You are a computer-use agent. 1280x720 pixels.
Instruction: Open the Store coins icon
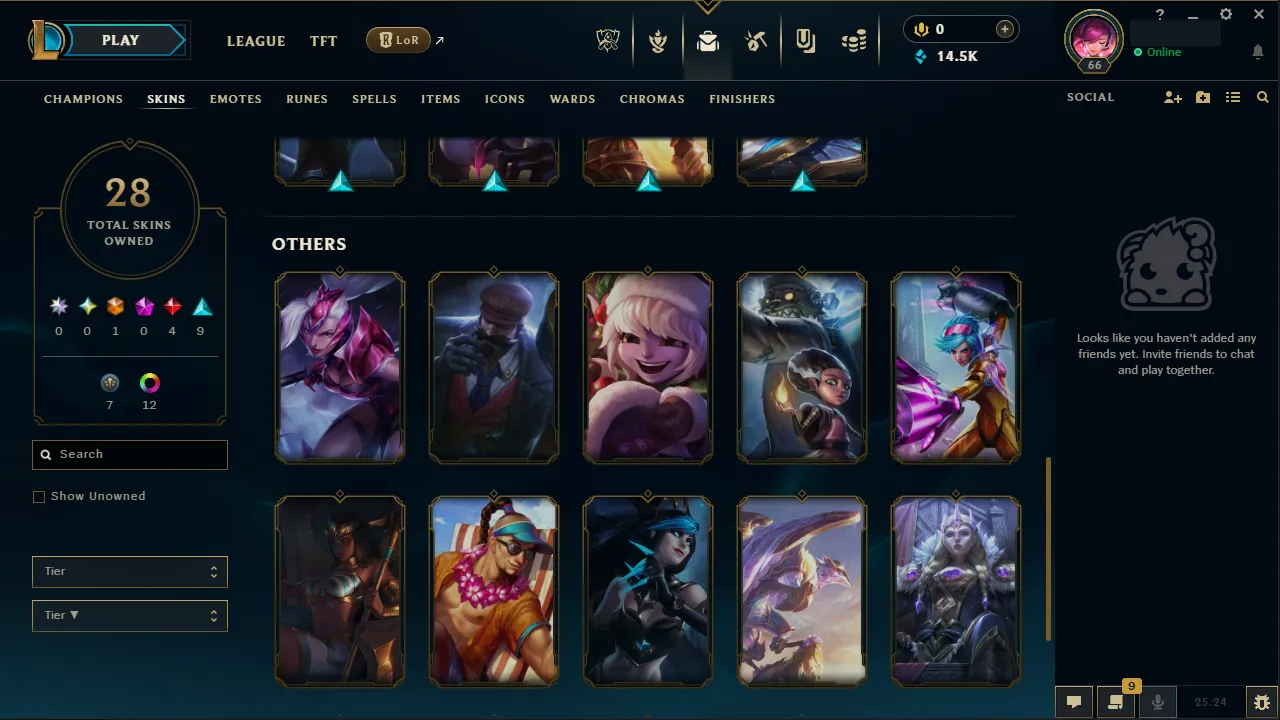(854, 41)
